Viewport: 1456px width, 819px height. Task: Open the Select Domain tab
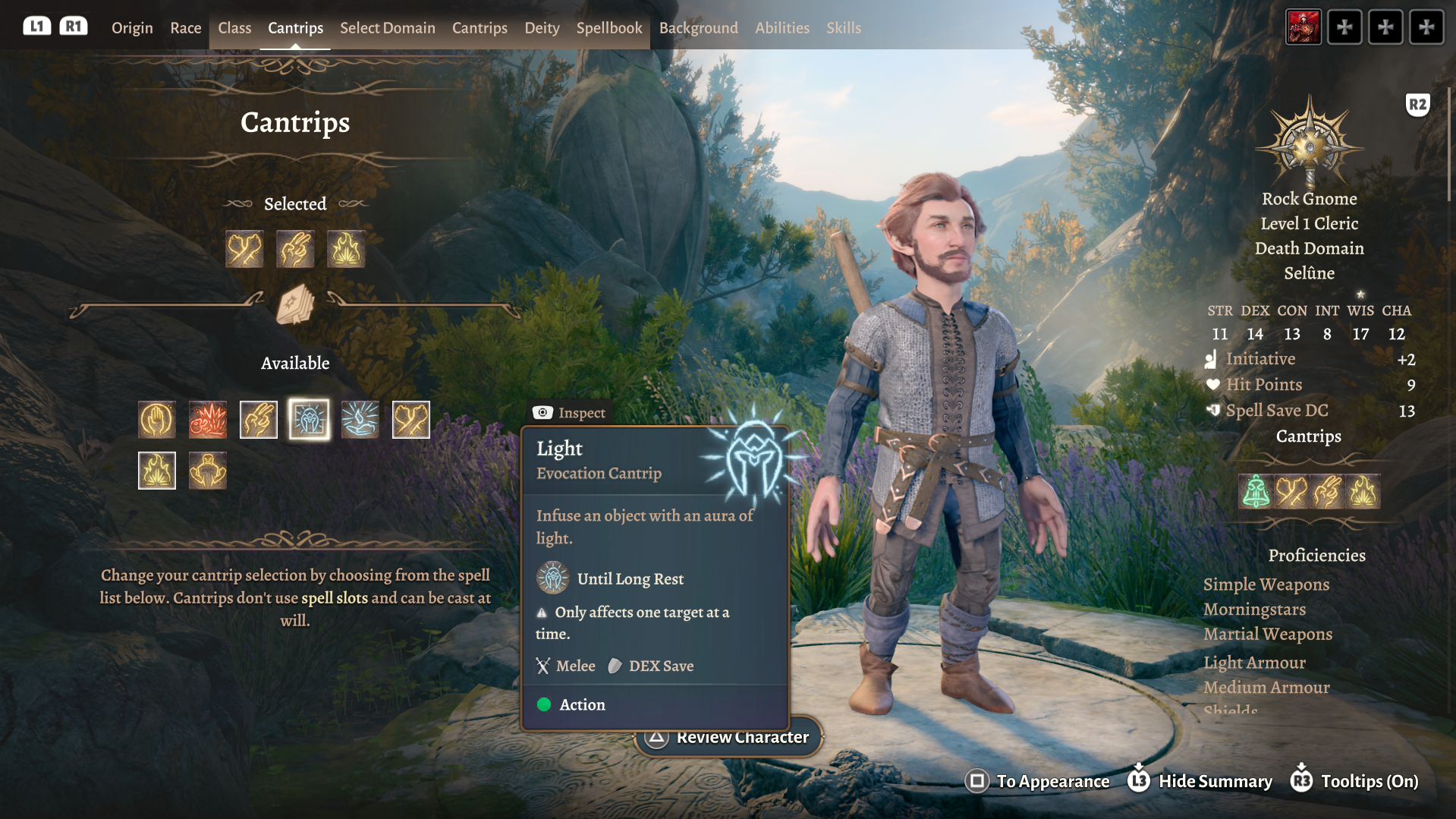(x=387, y=28)
